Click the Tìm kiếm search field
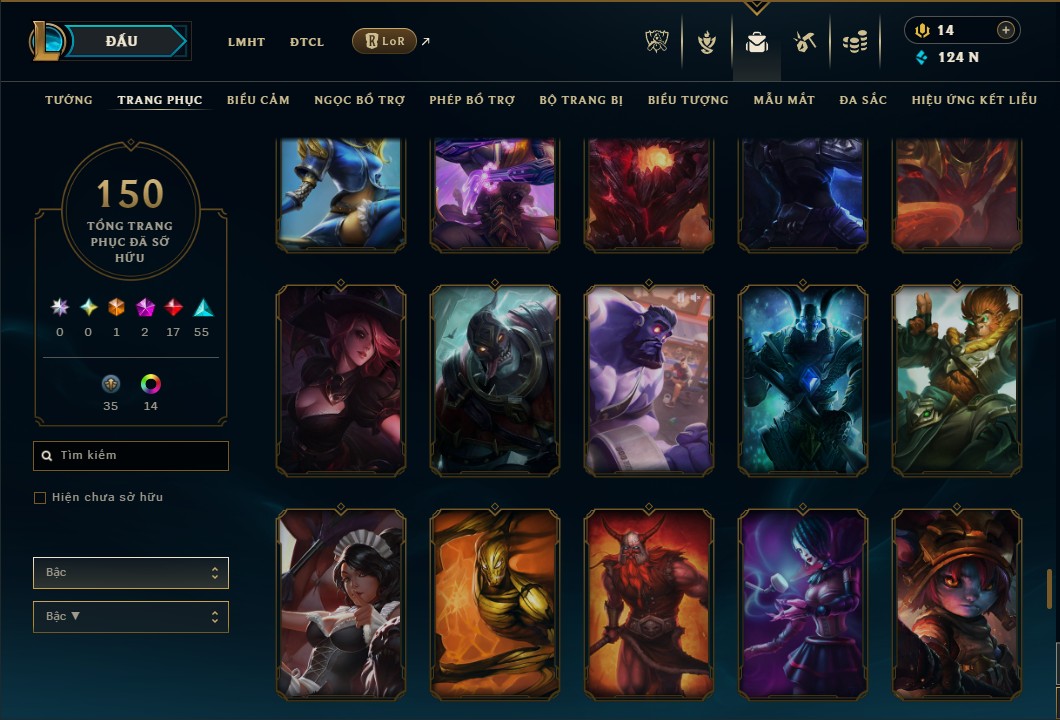 point(131,456)
